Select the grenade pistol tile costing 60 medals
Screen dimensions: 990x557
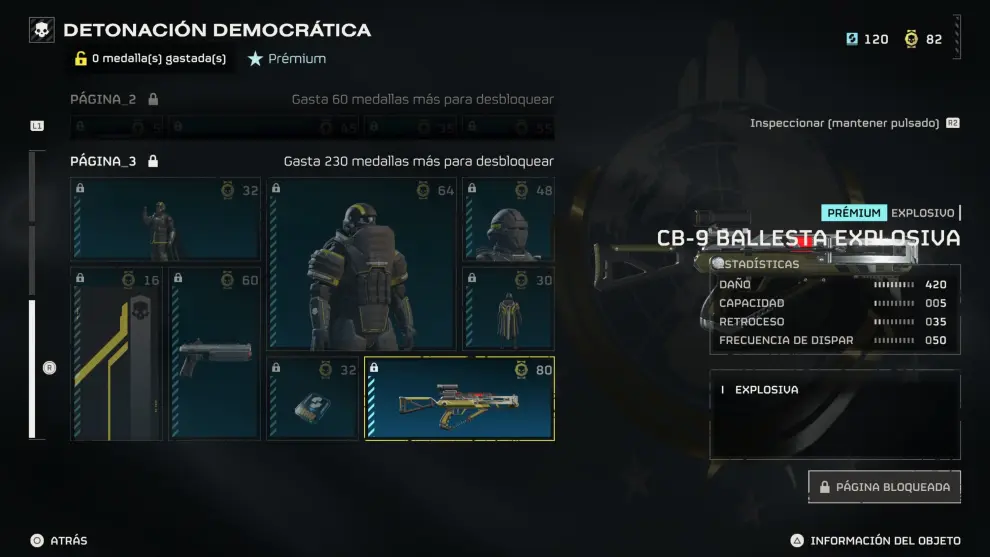pos(214,353)
